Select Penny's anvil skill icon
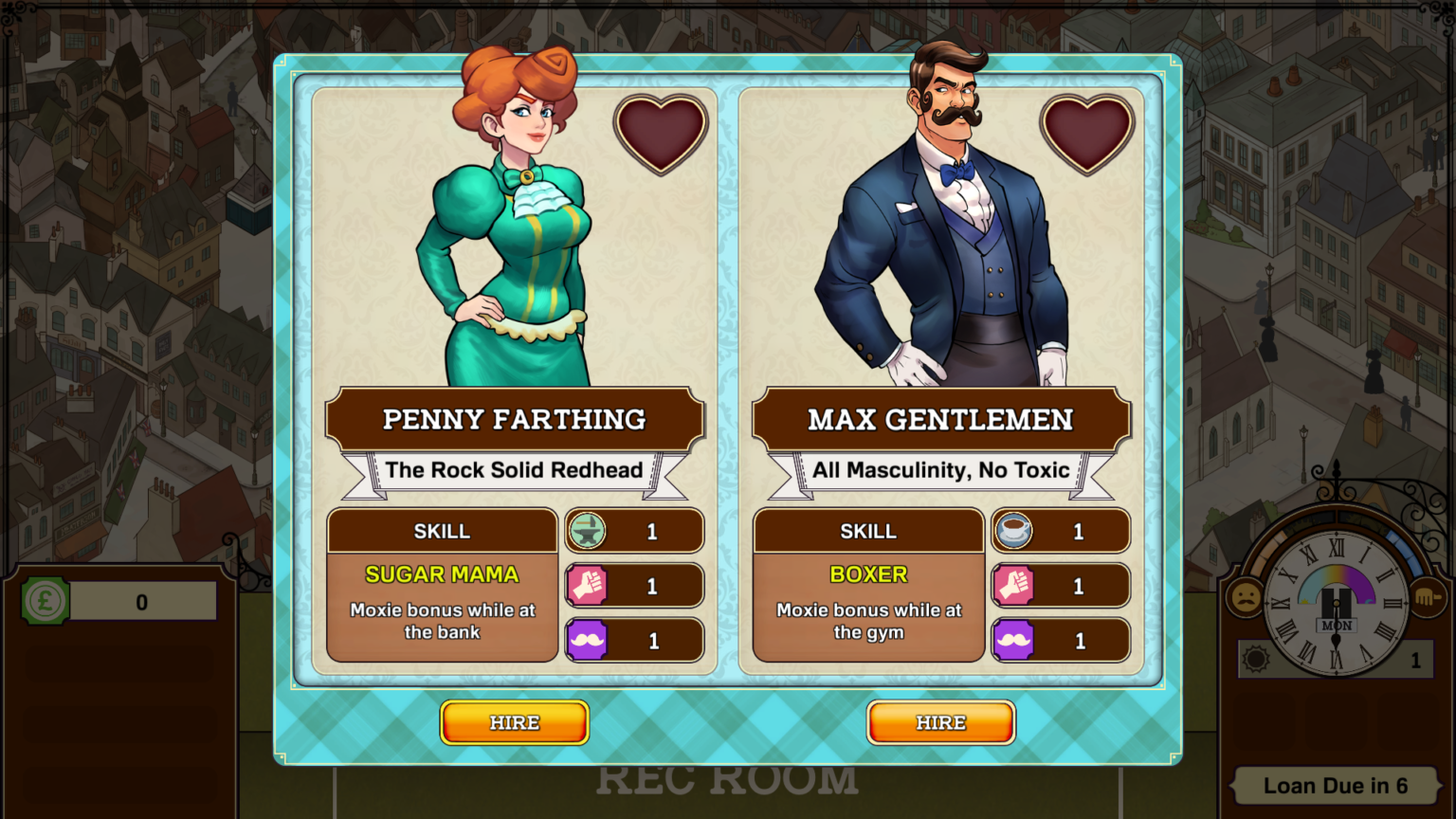The width and height of the screenshot is (1456, 819). 588,532
